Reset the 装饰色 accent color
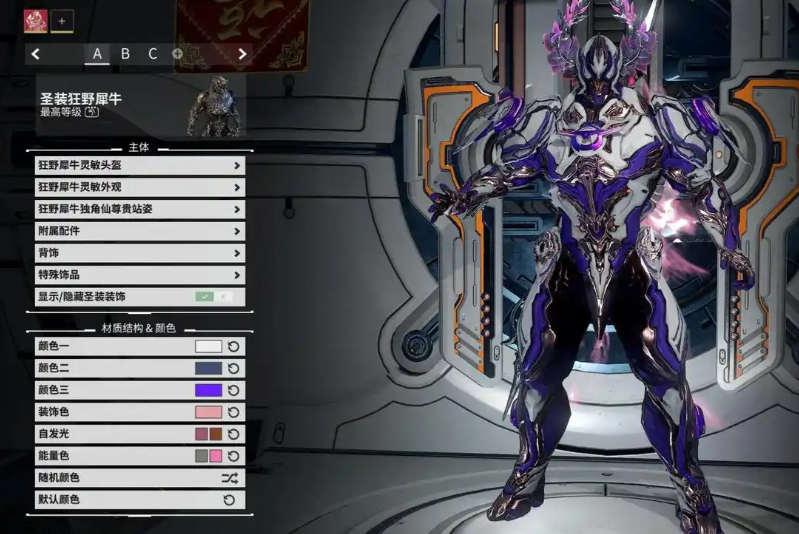The height and width of the screenshot is (534, 799). [234, 412]
